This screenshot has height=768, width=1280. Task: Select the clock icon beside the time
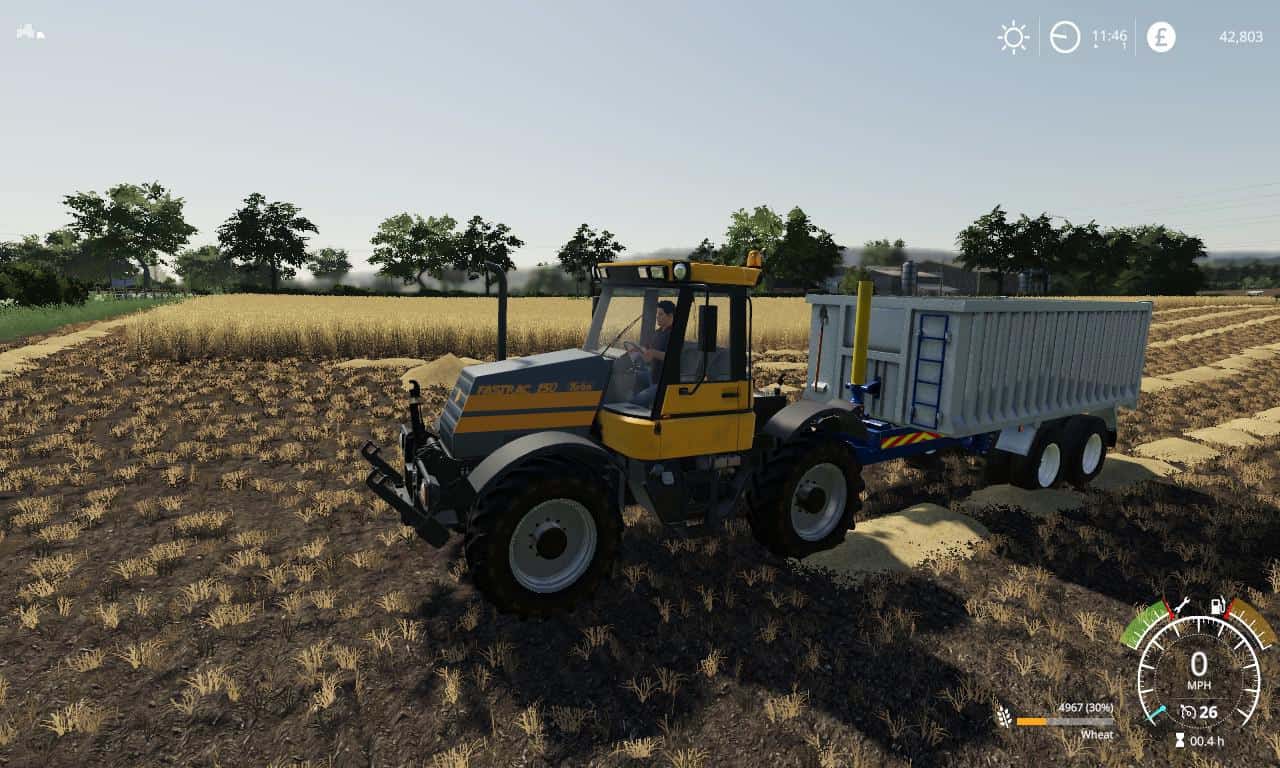click(x=1063, y=37)
